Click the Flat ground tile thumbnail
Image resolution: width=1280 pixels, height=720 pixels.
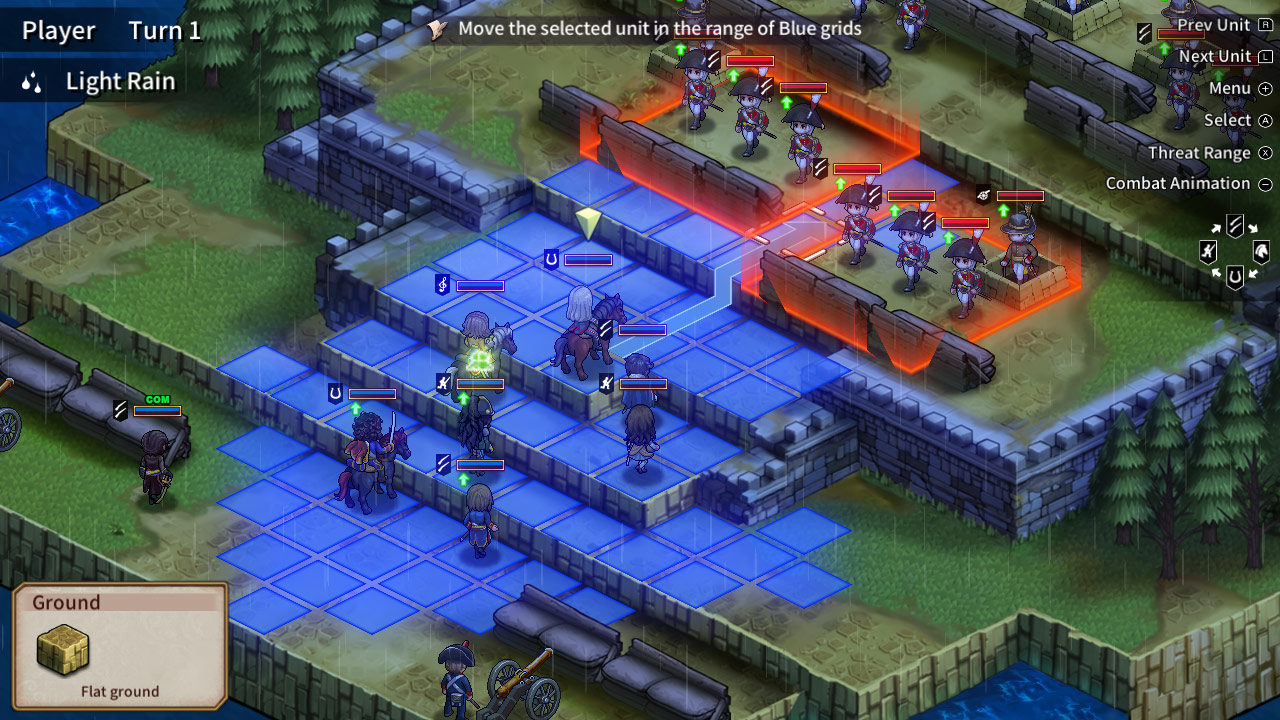click(62, 651)
